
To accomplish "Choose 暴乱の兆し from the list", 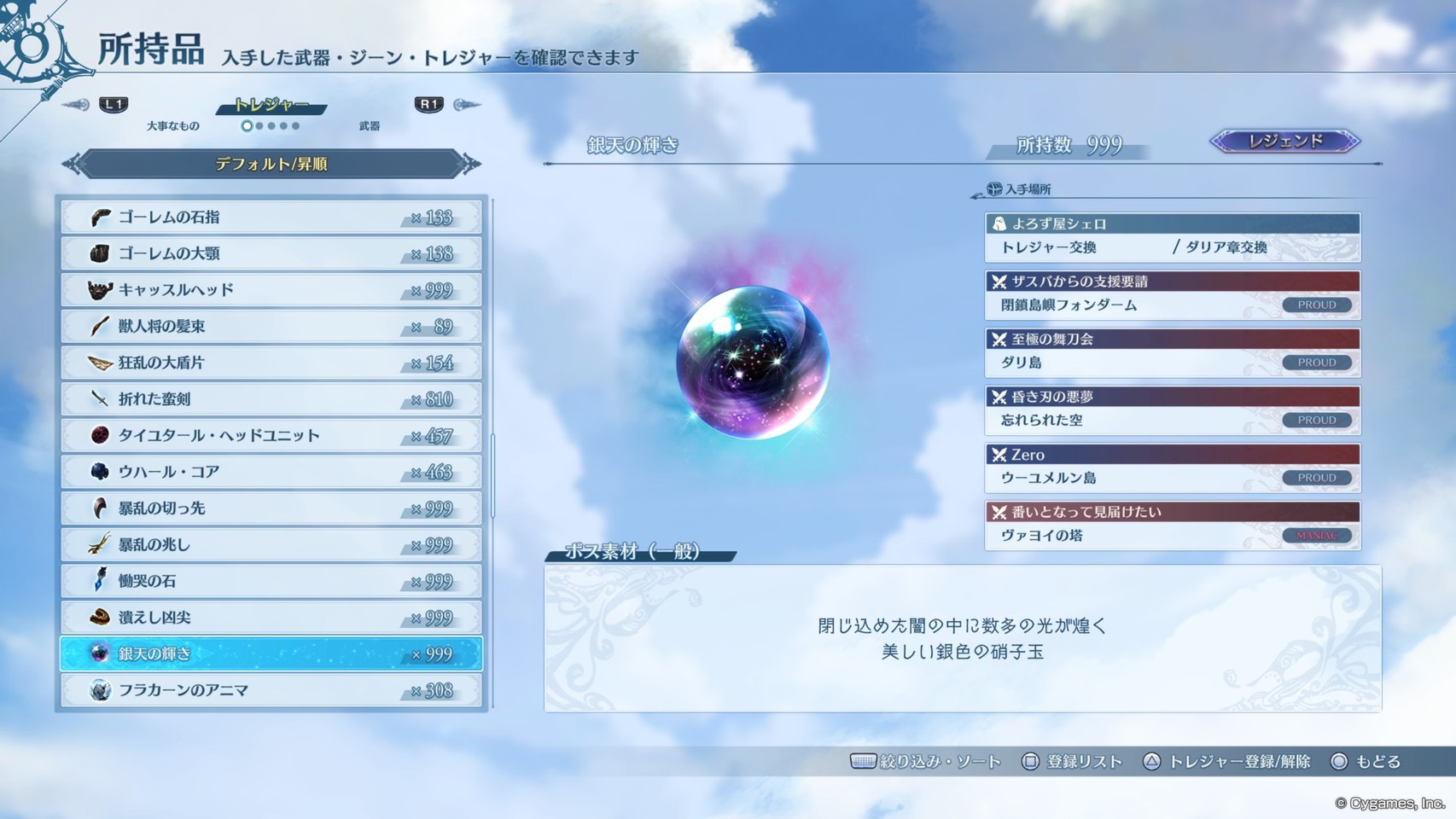I will click(x=271, y=544).
